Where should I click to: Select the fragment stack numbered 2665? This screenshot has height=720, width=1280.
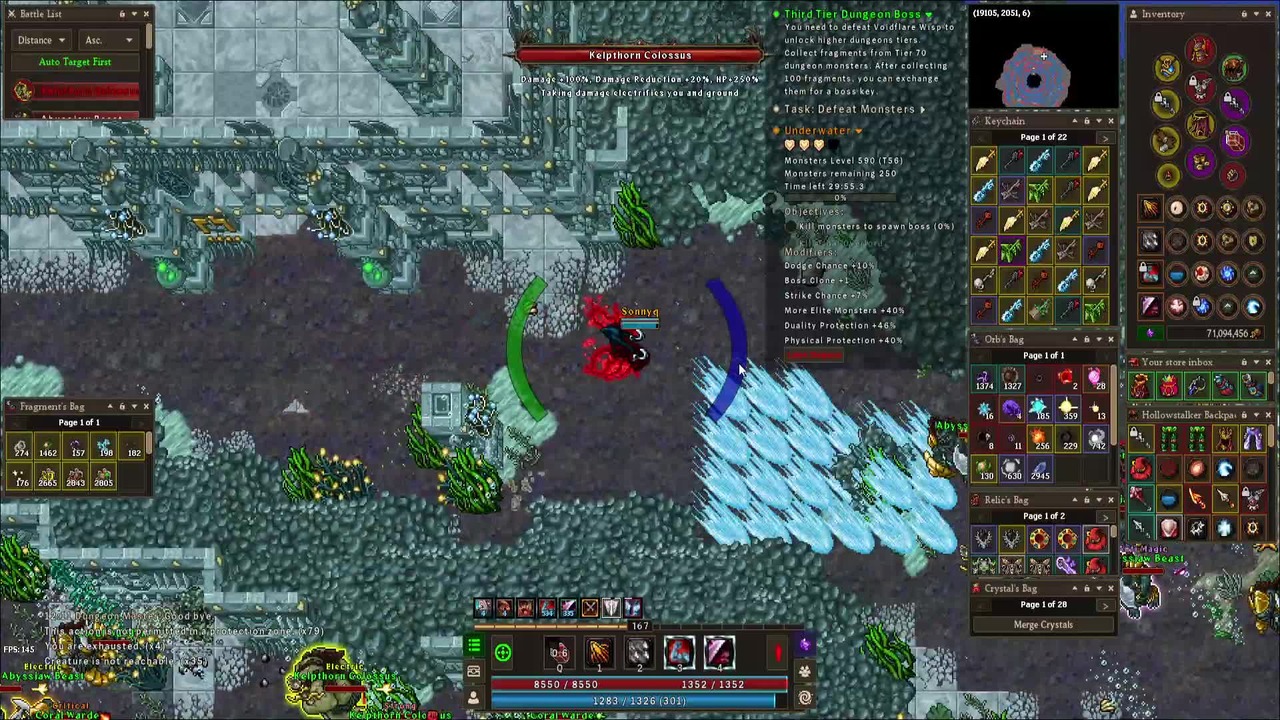(48, 478)
